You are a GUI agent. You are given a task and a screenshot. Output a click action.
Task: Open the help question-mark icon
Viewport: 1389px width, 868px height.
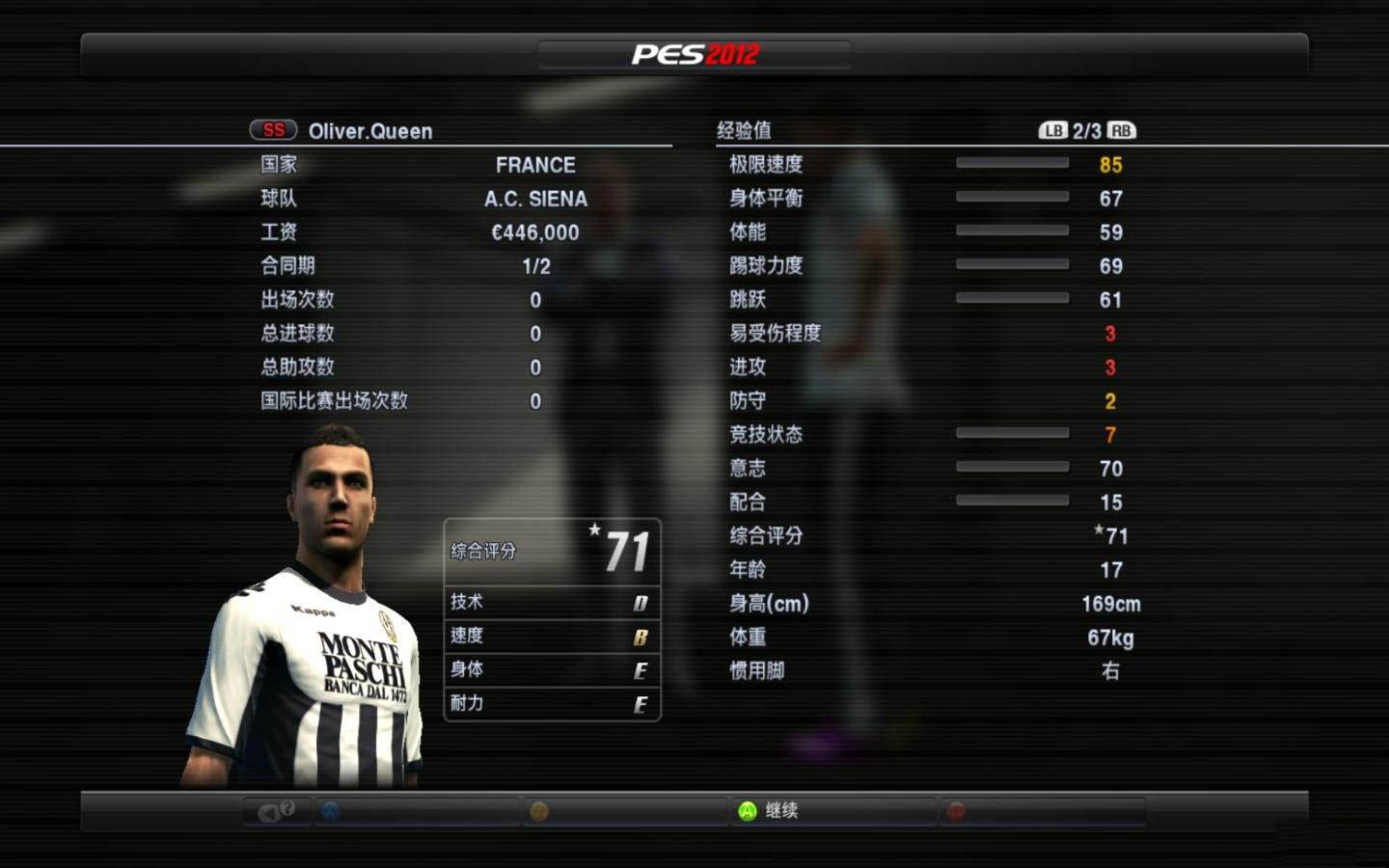click(286, 809)
